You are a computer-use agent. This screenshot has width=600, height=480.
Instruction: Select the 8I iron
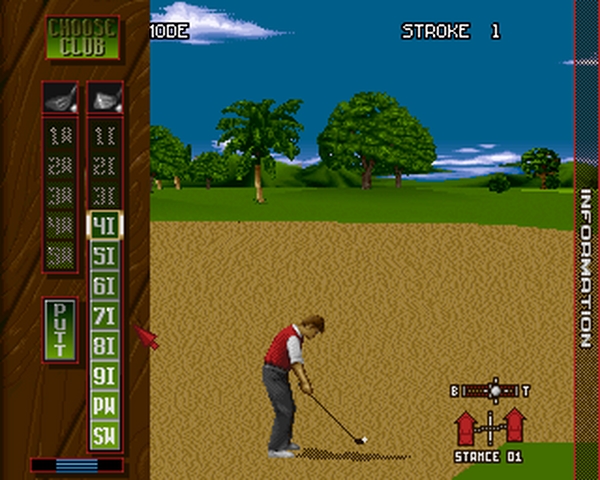(105, 346)
